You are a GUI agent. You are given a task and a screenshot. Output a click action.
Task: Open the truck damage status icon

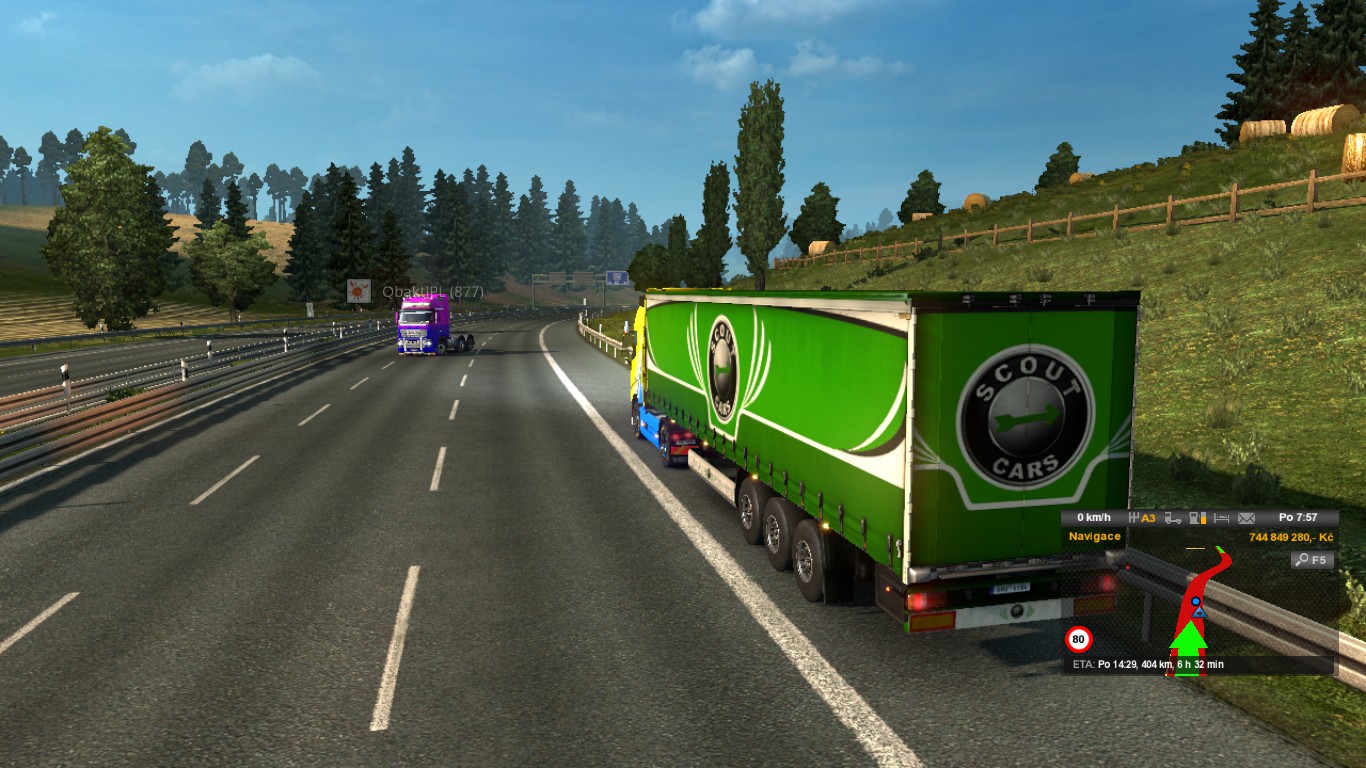1172,518
